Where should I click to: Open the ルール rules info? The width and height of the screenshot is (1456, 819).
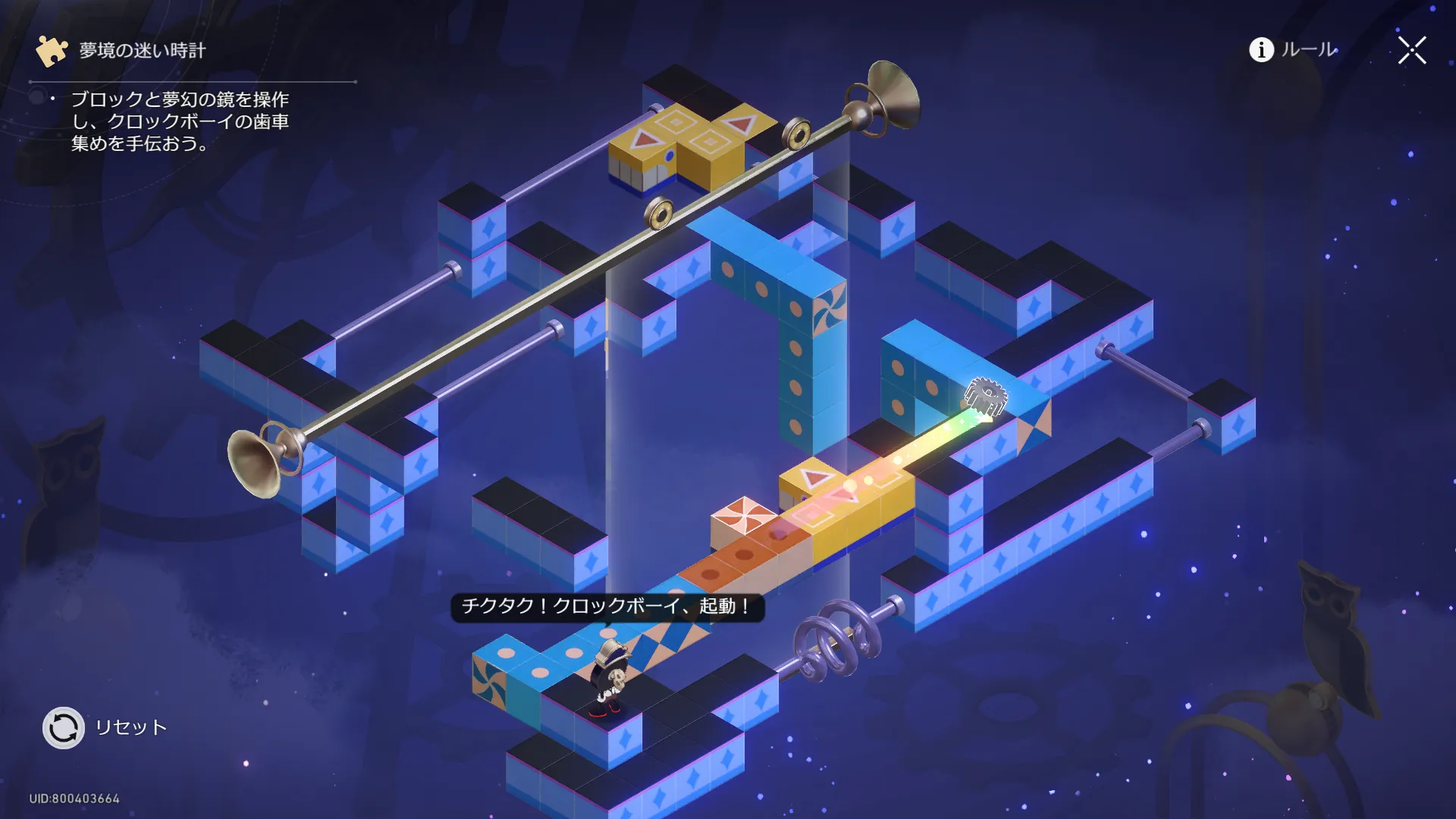tap(1293, 50)
